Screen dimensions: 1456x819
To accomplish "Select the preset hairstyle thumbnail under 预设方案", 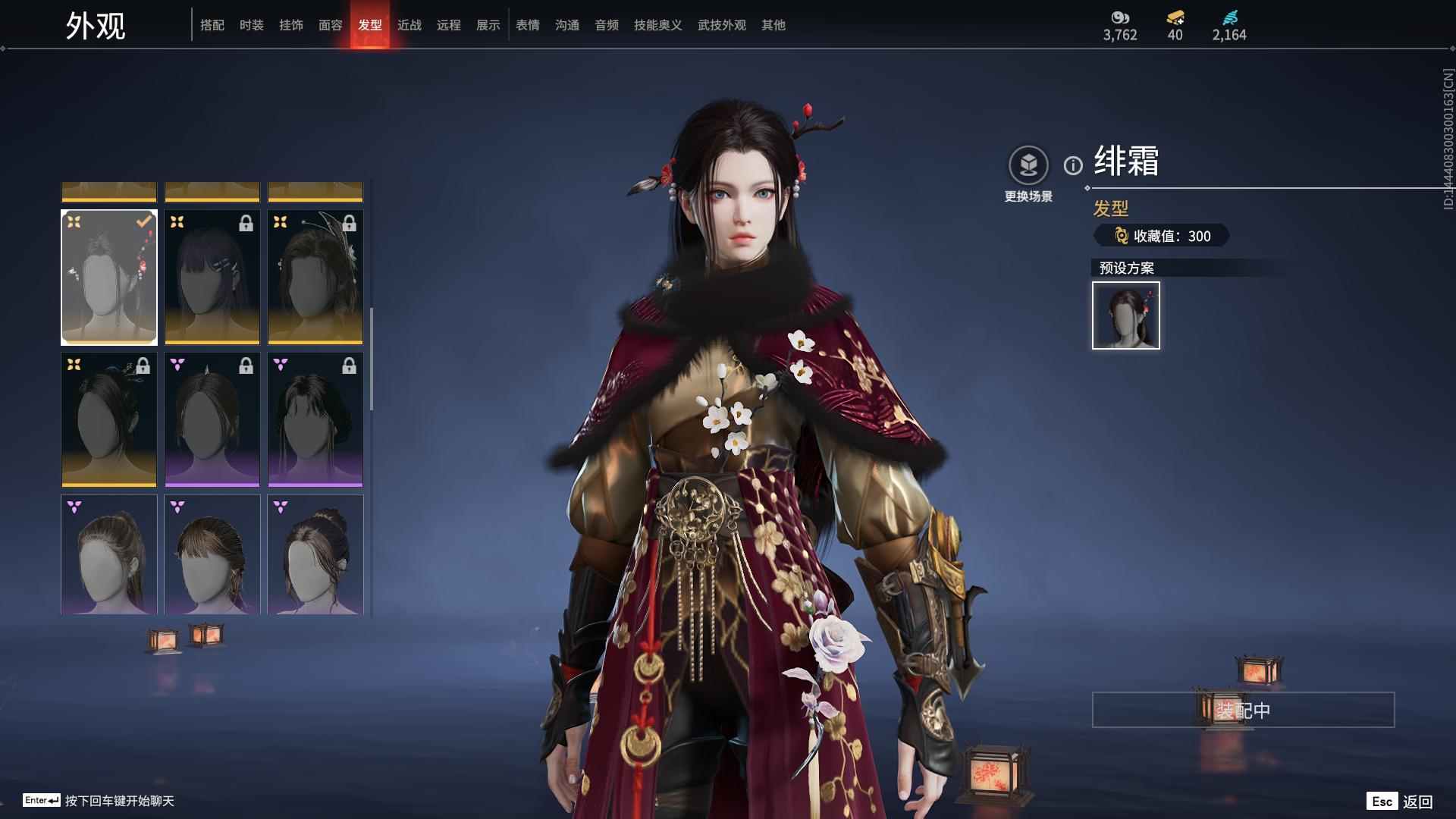I will [x=1126, y=315].
